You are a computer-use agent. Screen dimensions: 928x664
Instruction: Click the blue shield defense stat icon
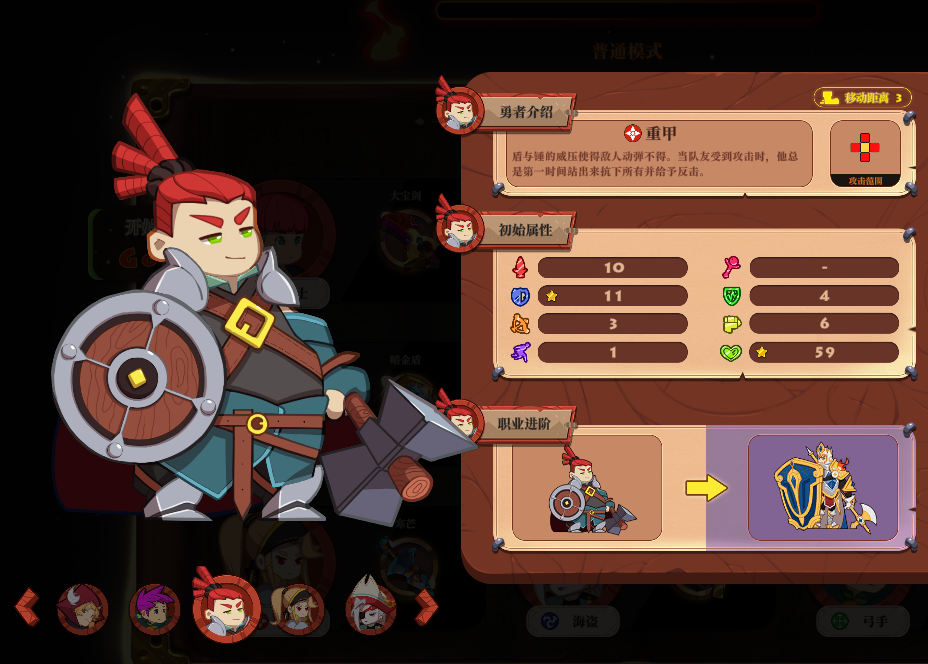coord(520,296)
